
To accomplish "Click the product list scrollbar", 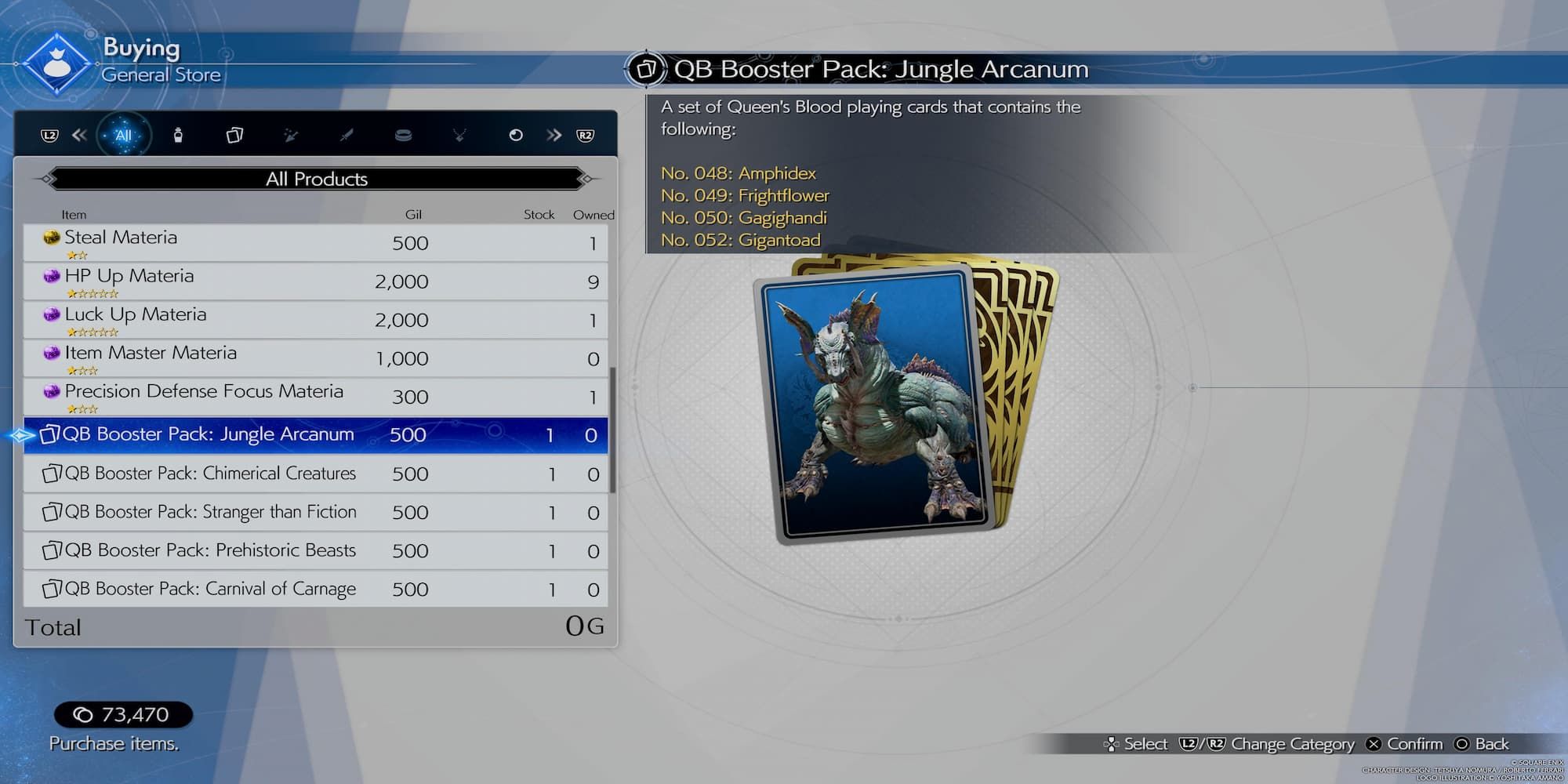I will pos(612,430).
